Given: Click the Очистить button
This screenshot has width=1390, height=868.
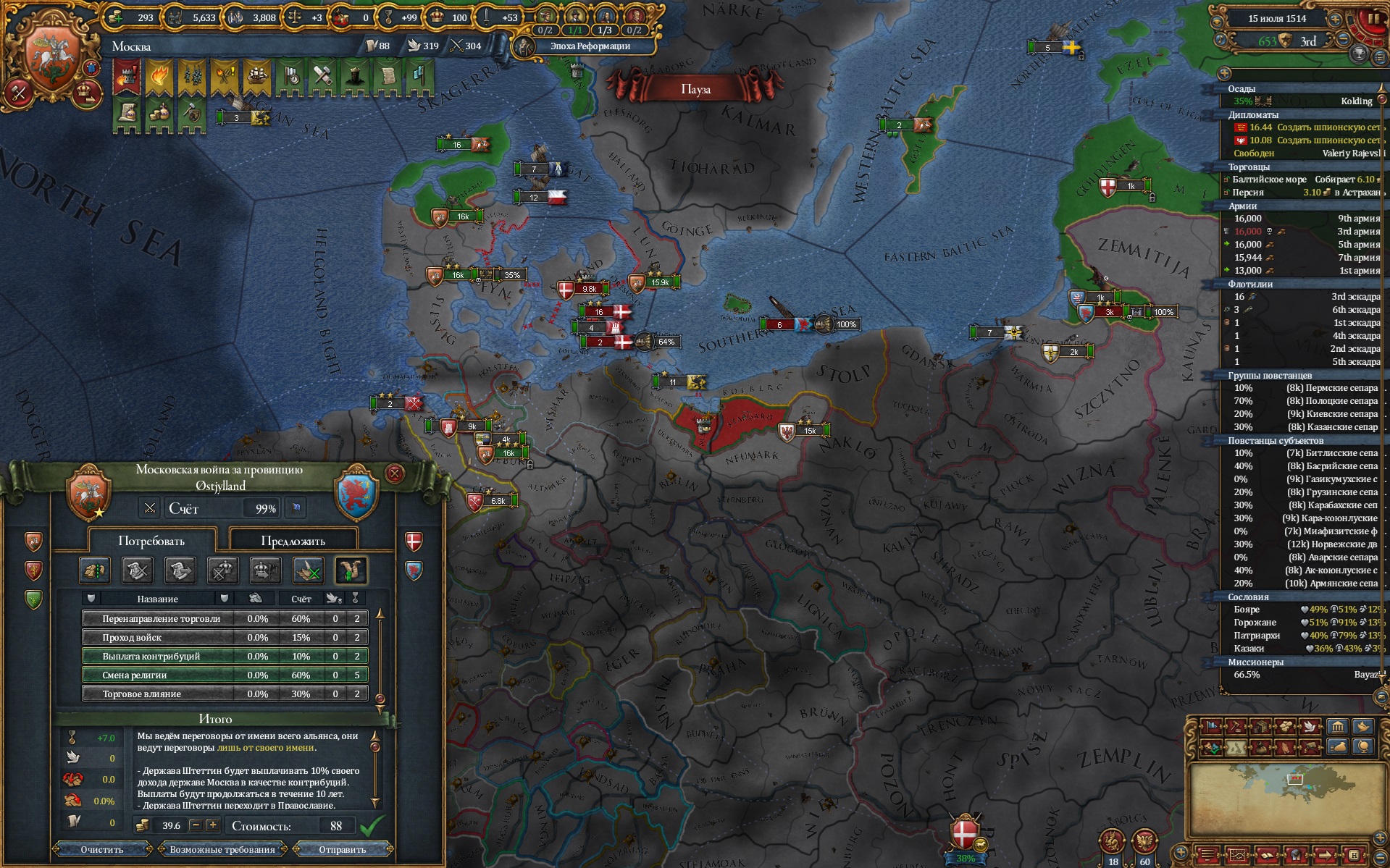Looking at the screenshot, I should click(102, 849).
